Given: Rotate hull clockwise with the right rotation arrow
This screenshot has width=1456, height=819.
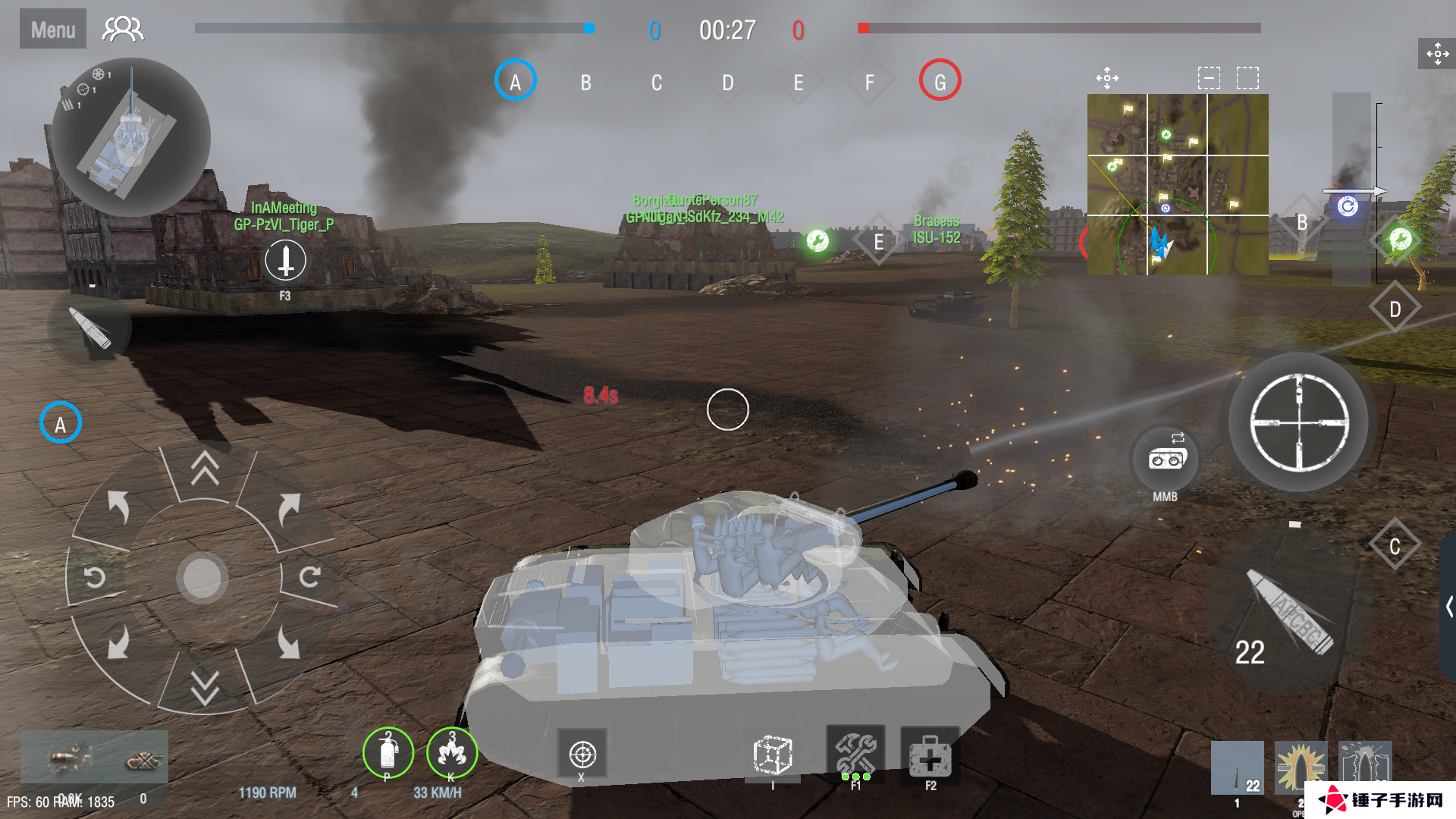Looking at the screenshot, I should click(x=309, y=577).
